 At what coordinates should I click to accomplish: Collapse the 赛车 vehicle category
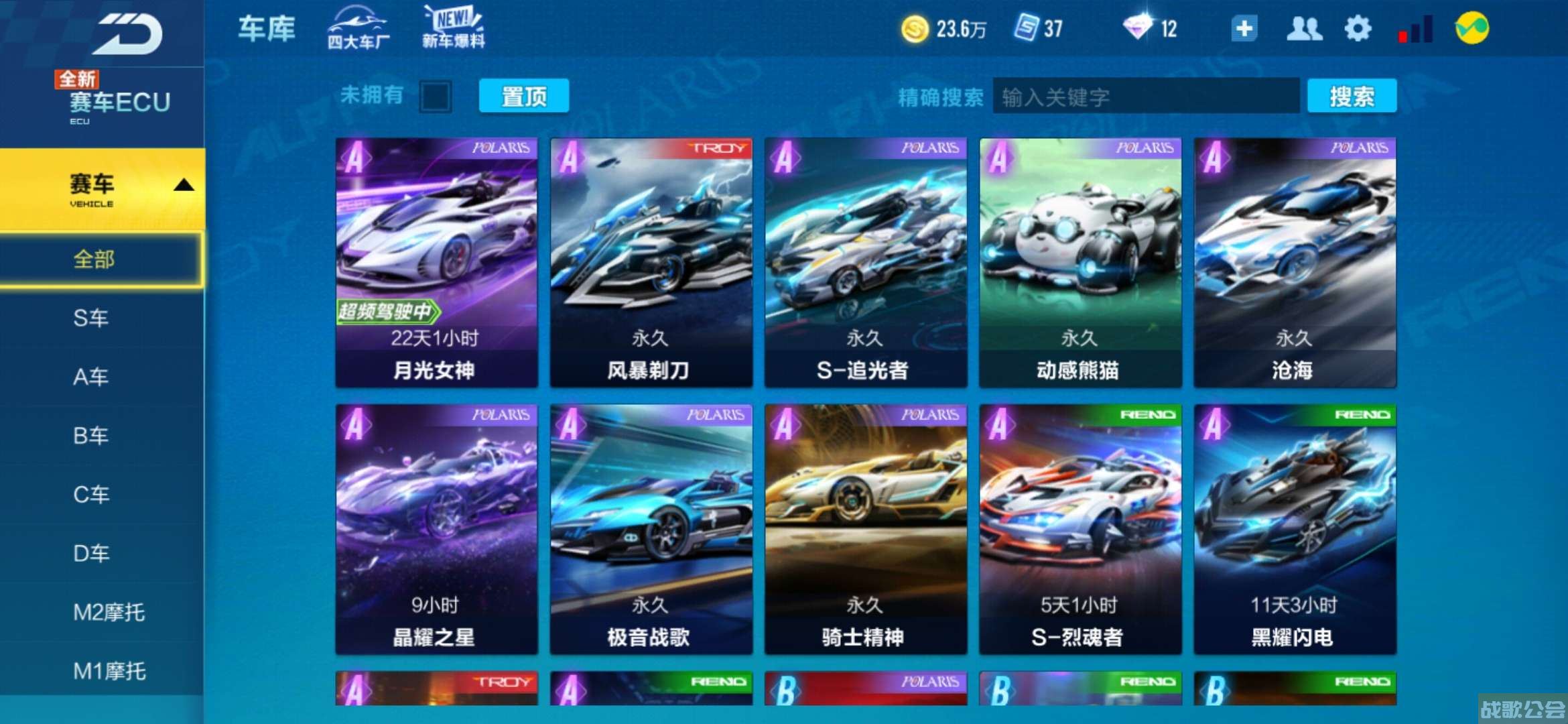click(x=101, y=186)
